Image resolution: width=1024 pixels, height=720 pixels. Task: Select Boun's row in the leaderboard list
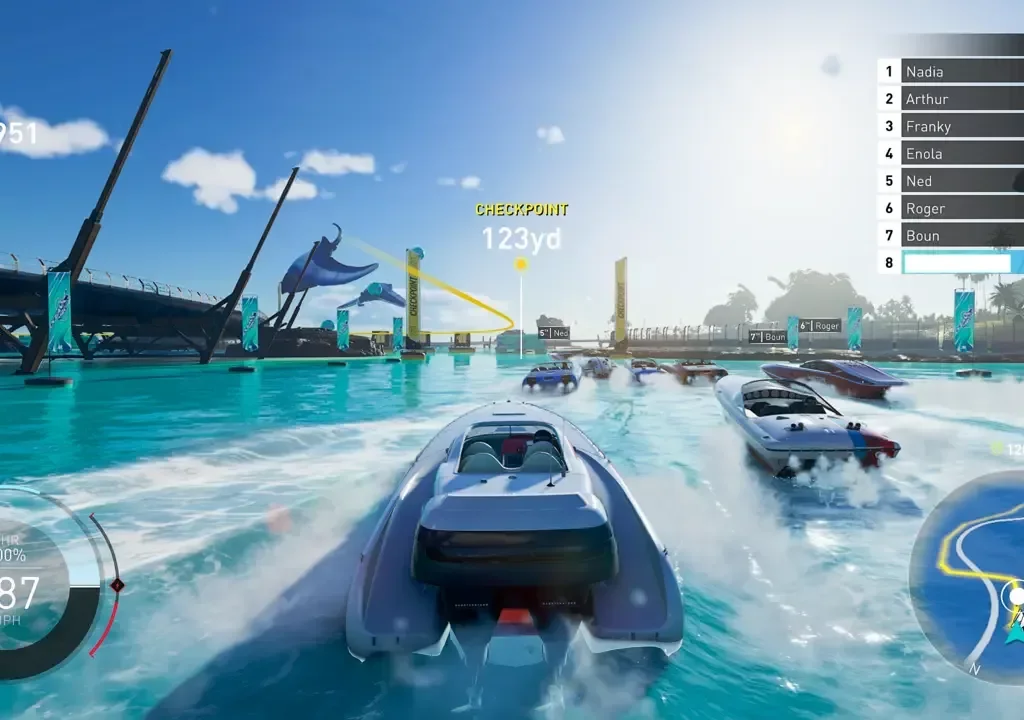[960, 235]
